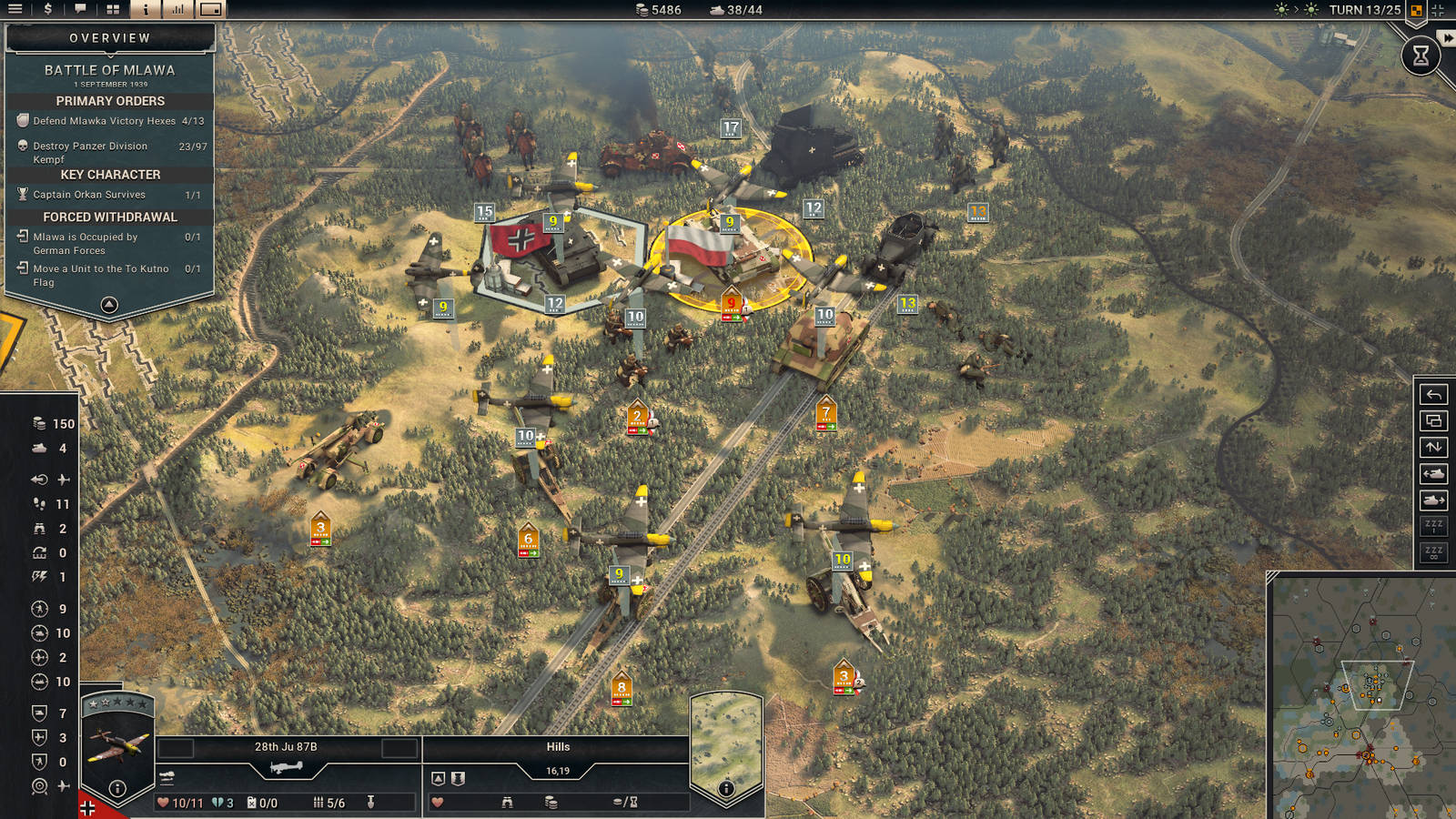The height and width of the screenshot is (819, 1456).
Task: Open the main hamburger menu
Action: tap(15, 9)
